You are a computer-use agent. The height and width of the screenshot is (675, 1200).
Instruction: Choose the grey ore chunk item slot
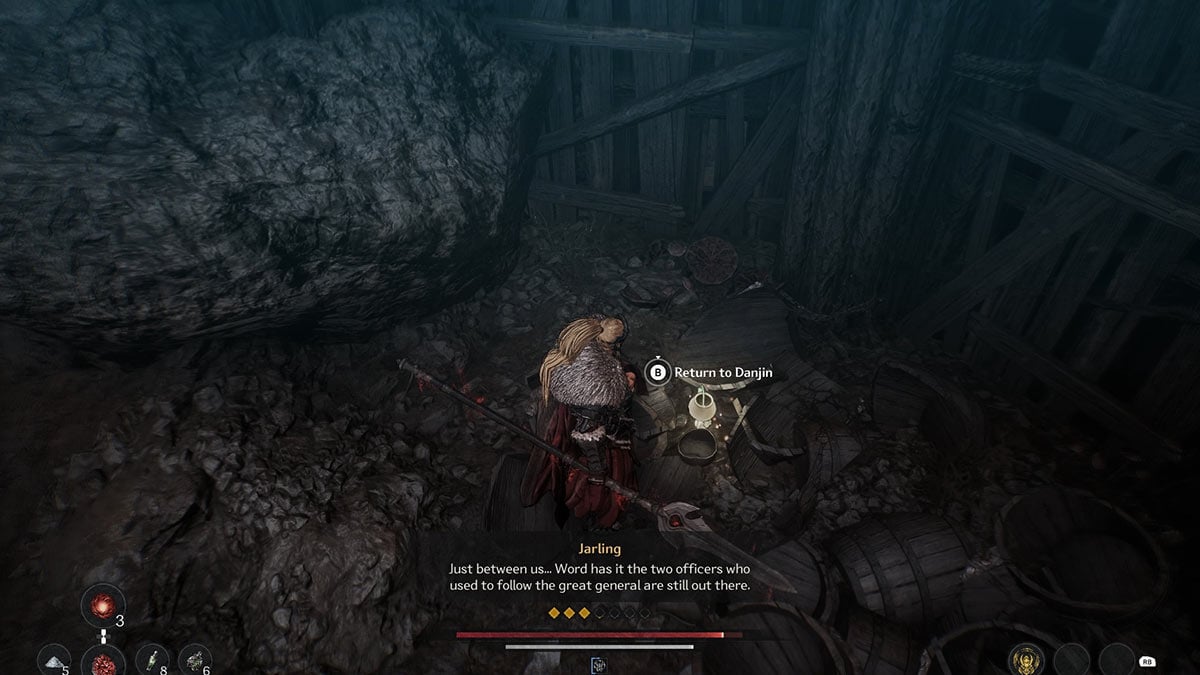(194, 660)
